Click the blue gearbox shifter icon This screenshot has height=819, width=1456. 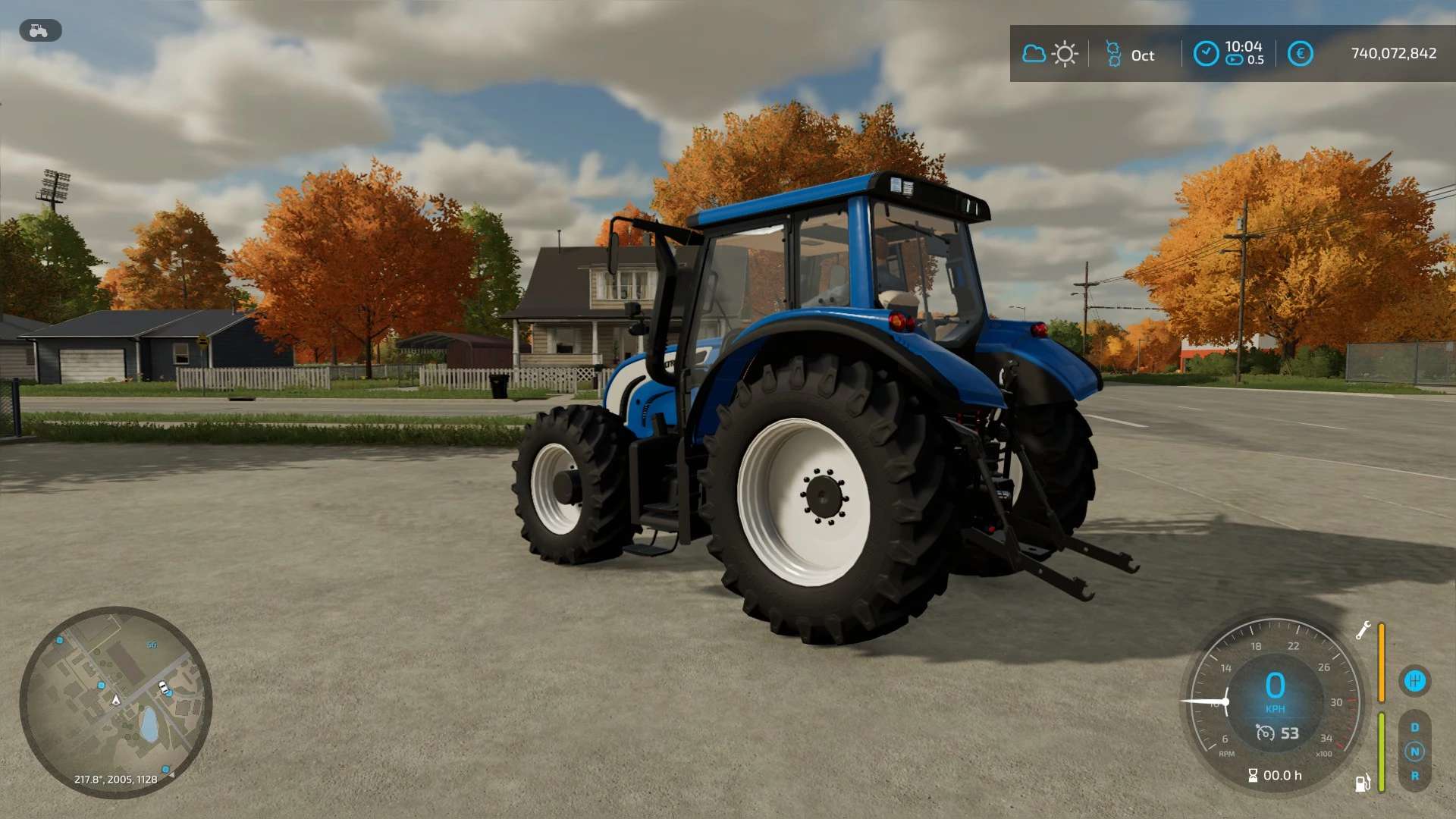pos(1414,681)
